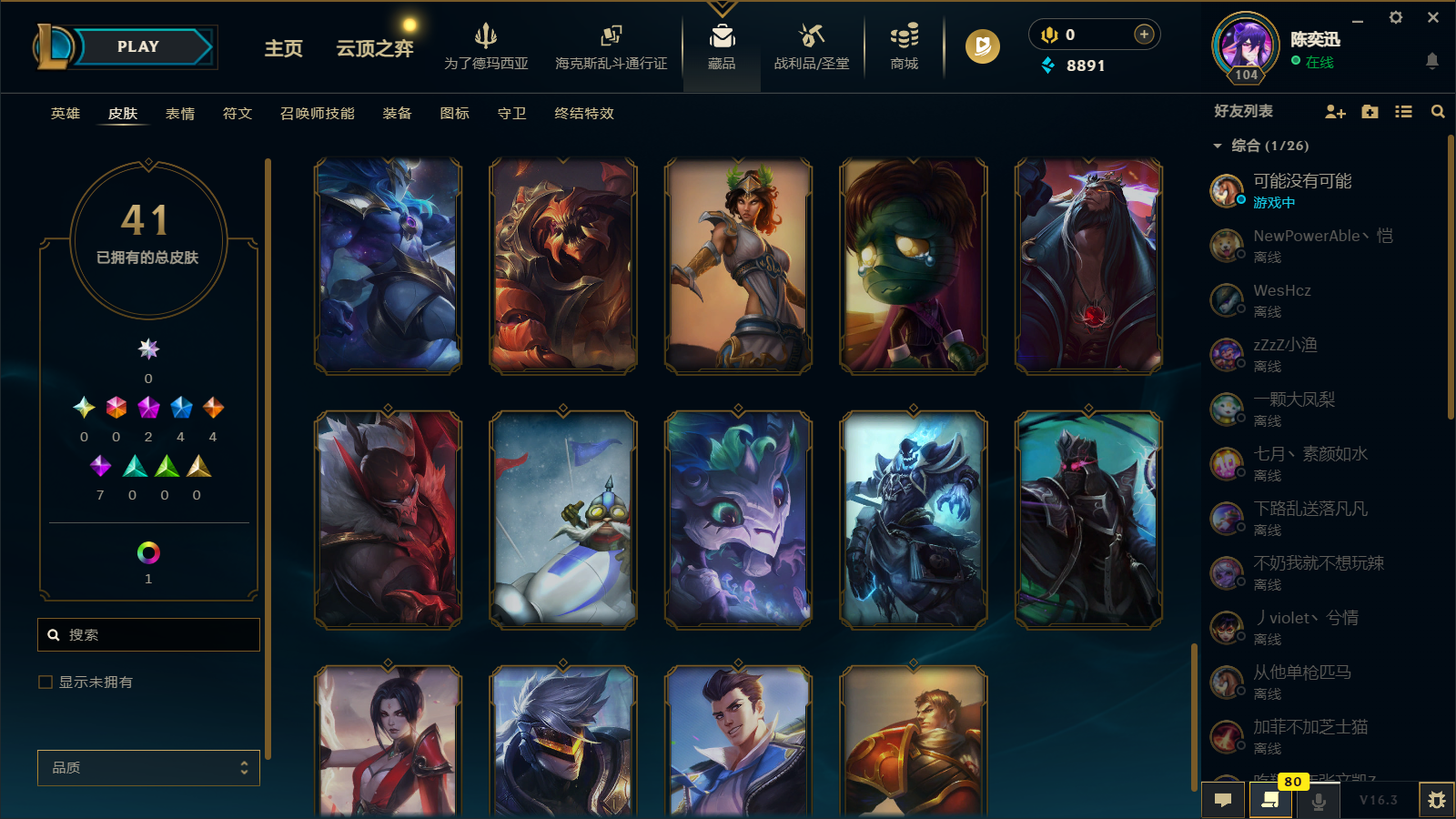Show the 终结特效 tab
The image size is (1456, 819).
click(584, 114)
